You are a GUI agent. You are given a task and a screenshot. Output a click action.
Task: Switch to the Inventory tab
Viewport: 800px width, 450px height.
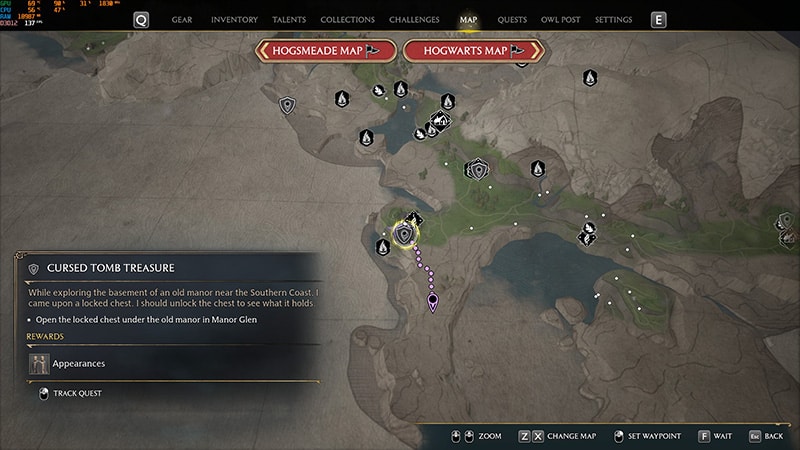click(x=234, y=20)
